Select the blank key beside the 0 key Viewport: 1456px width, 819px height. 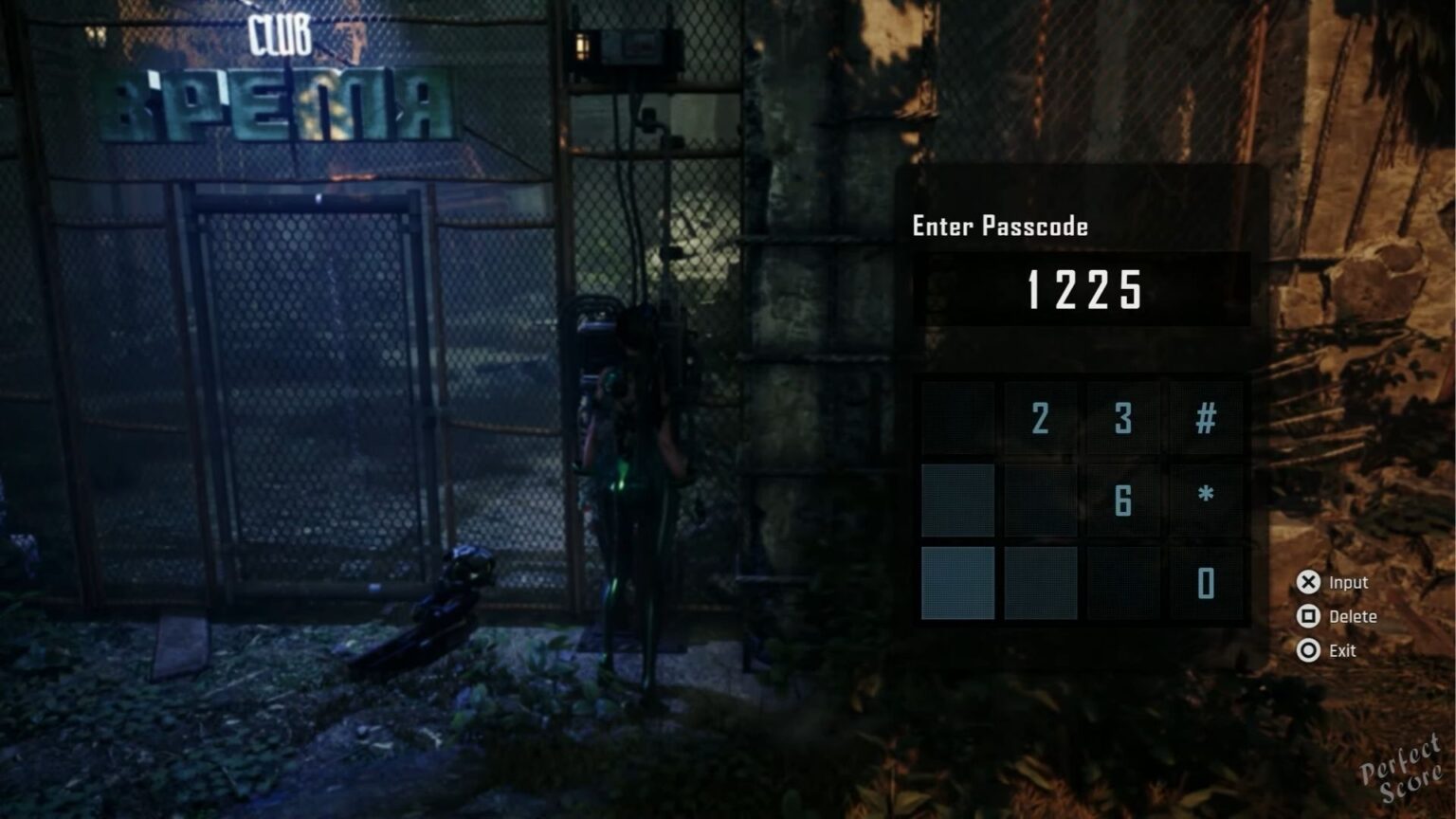(x=1123, y=584)
